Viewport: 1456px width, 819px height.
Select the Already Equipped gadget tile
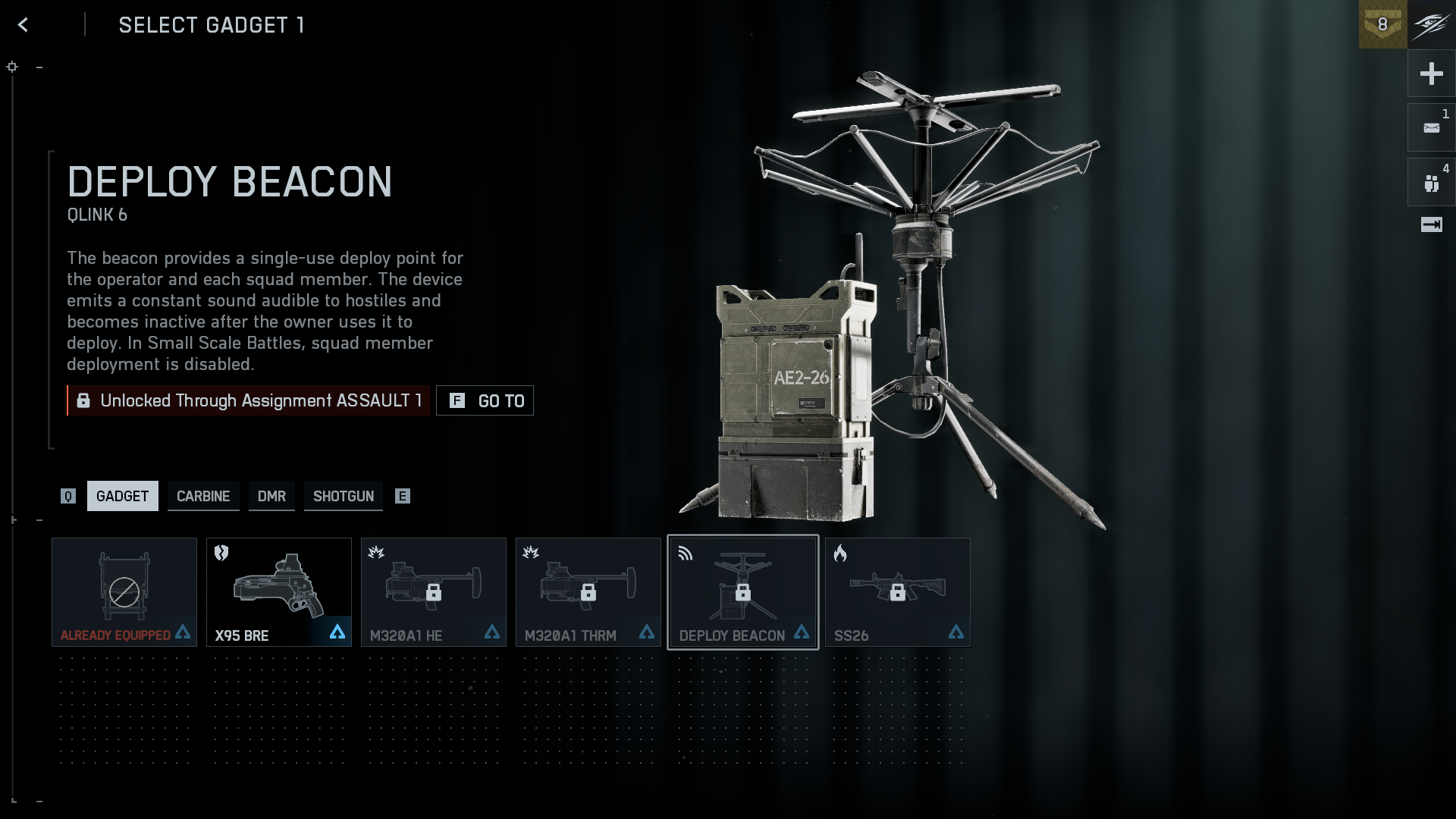coord(124,592)
